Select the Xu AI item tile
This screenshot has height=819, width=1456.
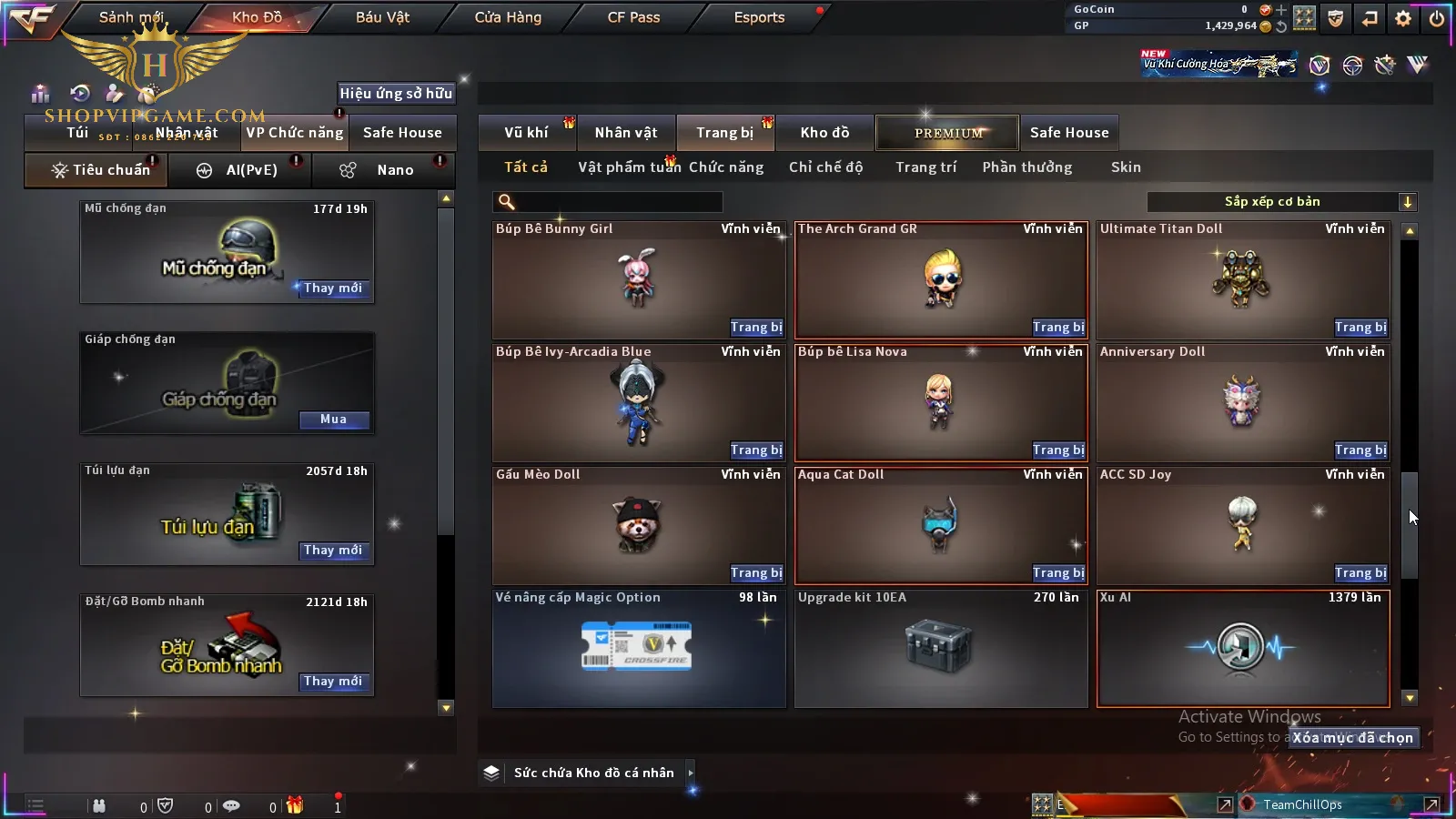pos(1243,648)
